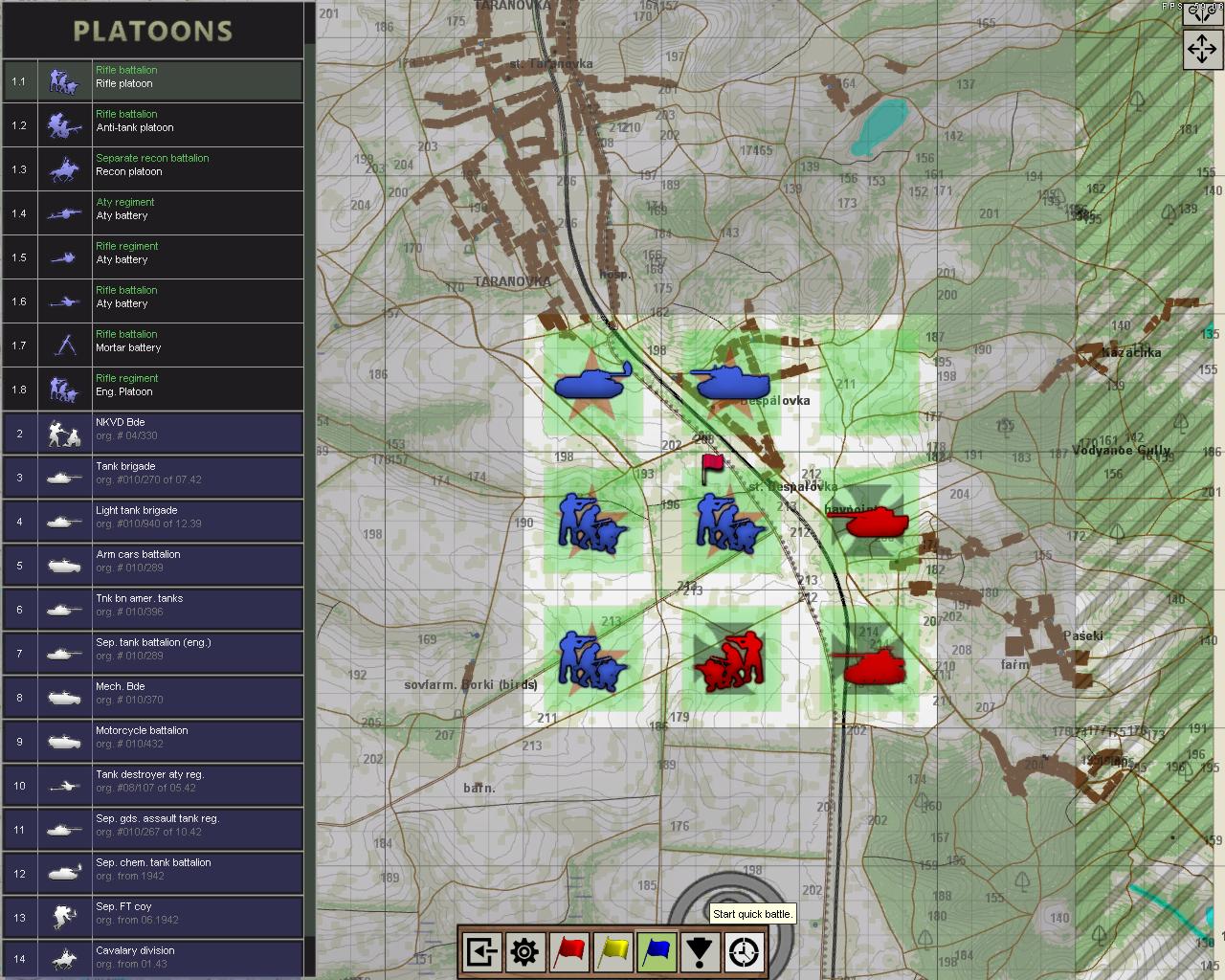The width and height of the screenshot is (1225, 980).
Task: Select the Anti-tank platoon list entry
Action: [x=153, y=124]
